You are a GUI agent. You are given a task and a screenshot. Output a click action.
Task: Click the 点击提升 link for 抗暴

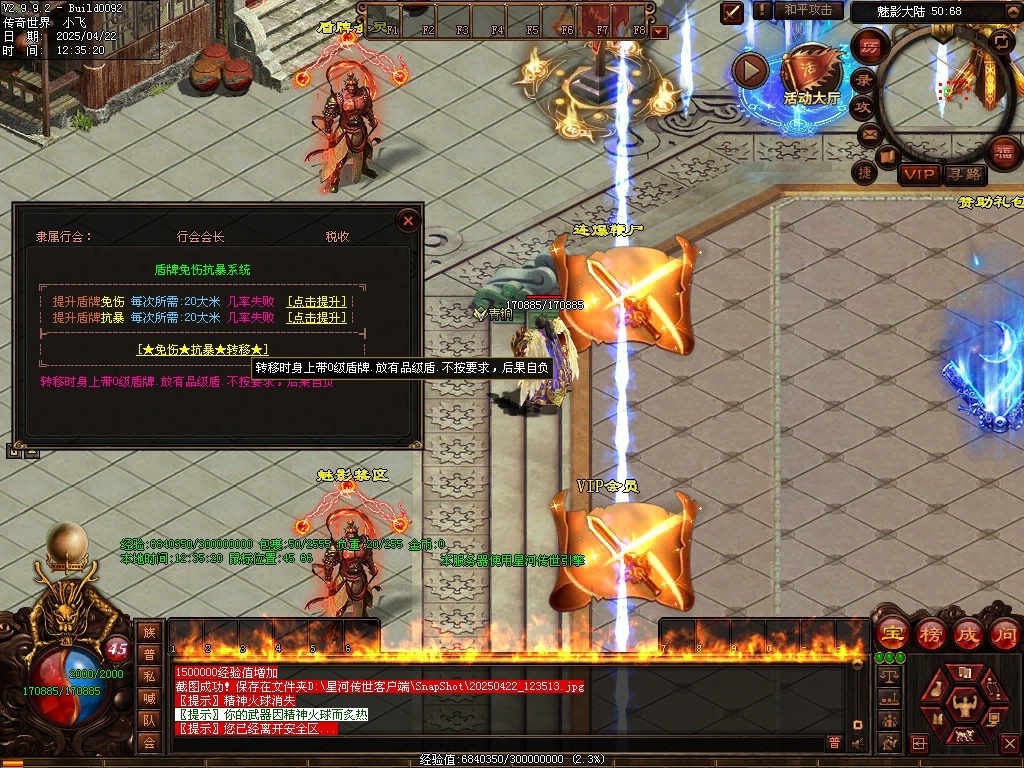[x=317, y=318]
